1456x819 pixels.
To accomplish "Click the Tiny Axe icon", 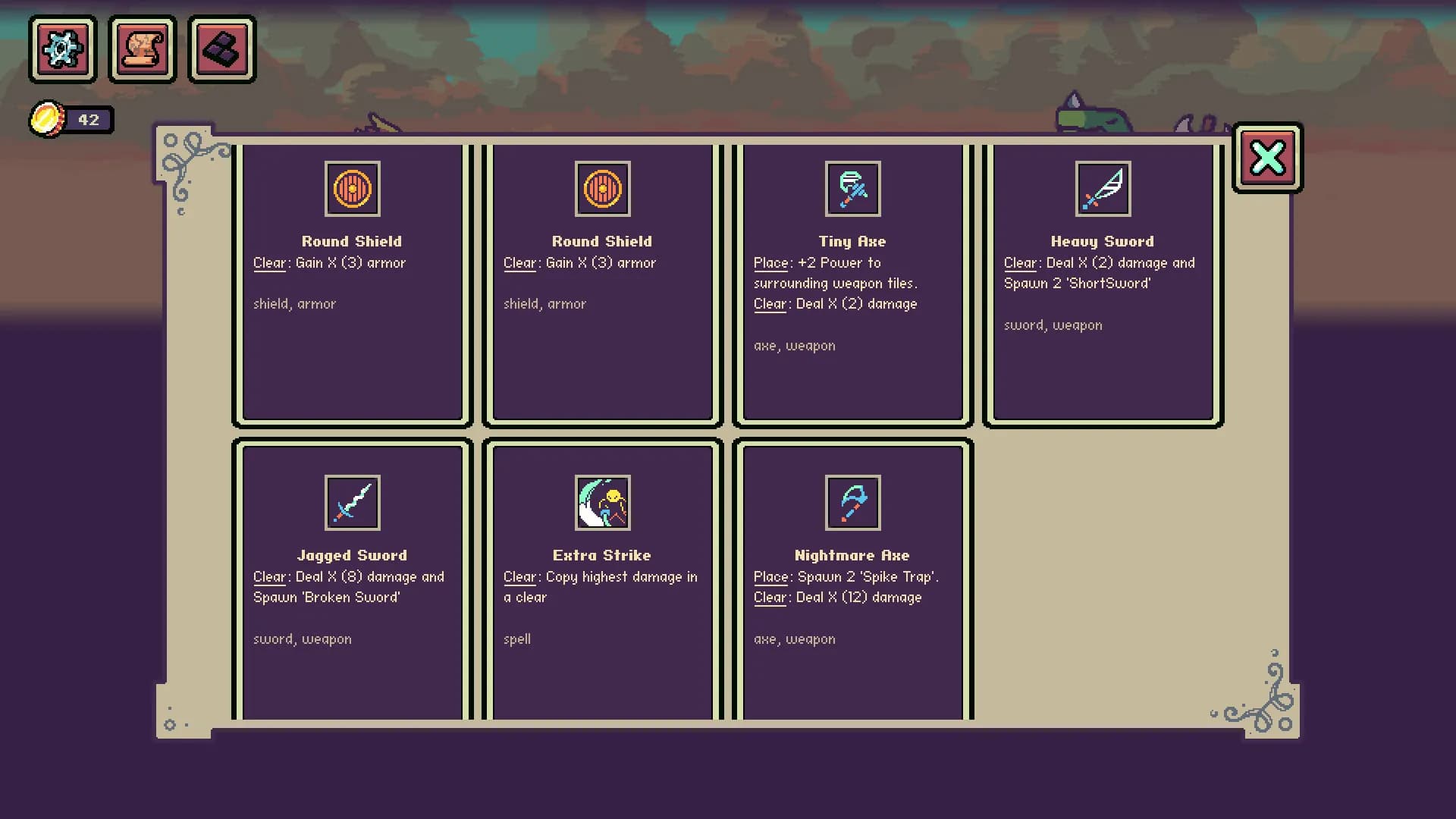I will (852, 189).
